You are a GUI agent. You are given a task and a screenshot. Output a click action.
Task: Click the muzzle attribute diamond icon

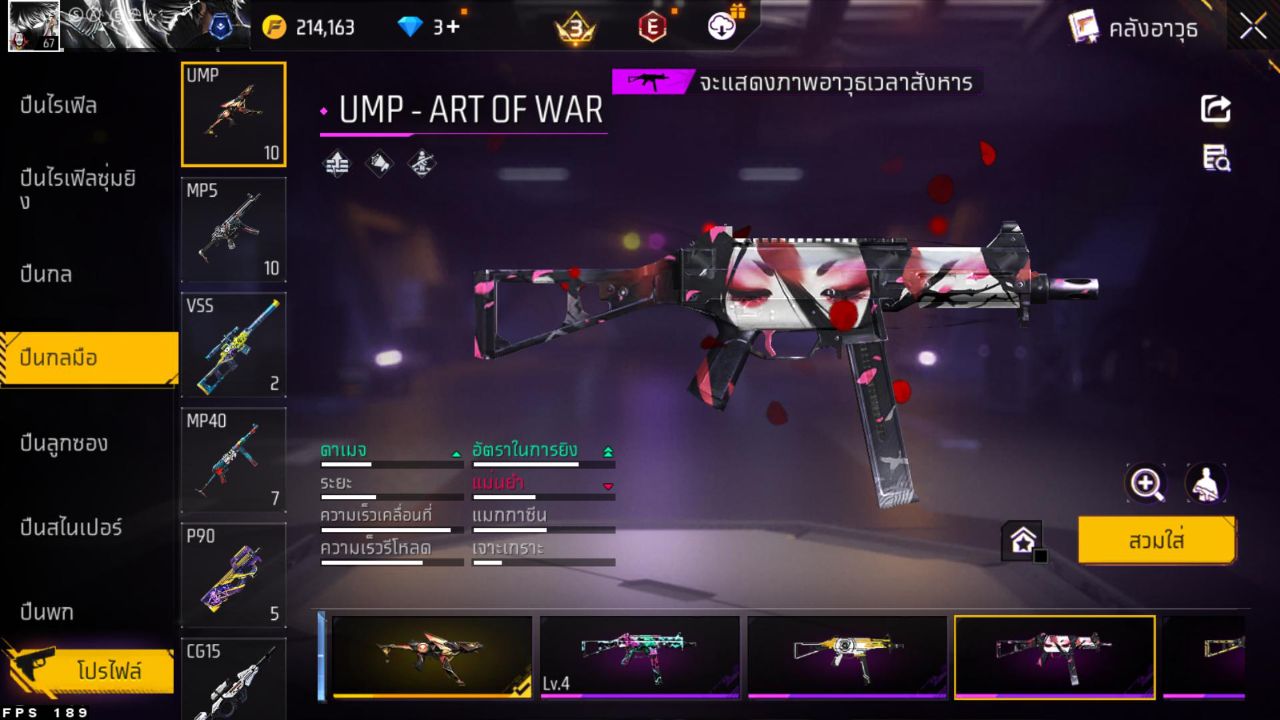[380, 163]
